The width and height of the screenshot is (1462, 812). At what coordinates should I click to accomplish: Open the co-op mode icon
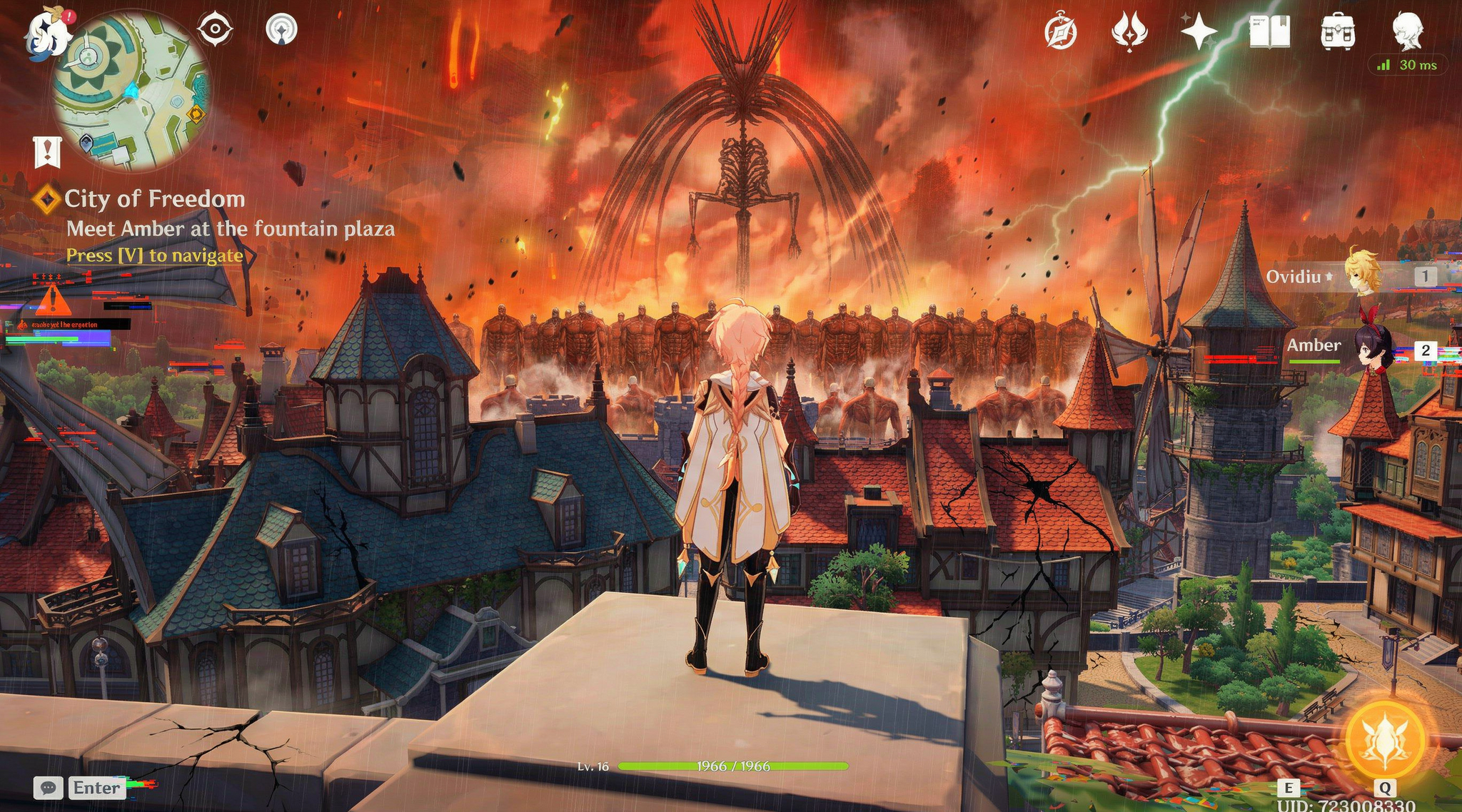click(281, 30)
